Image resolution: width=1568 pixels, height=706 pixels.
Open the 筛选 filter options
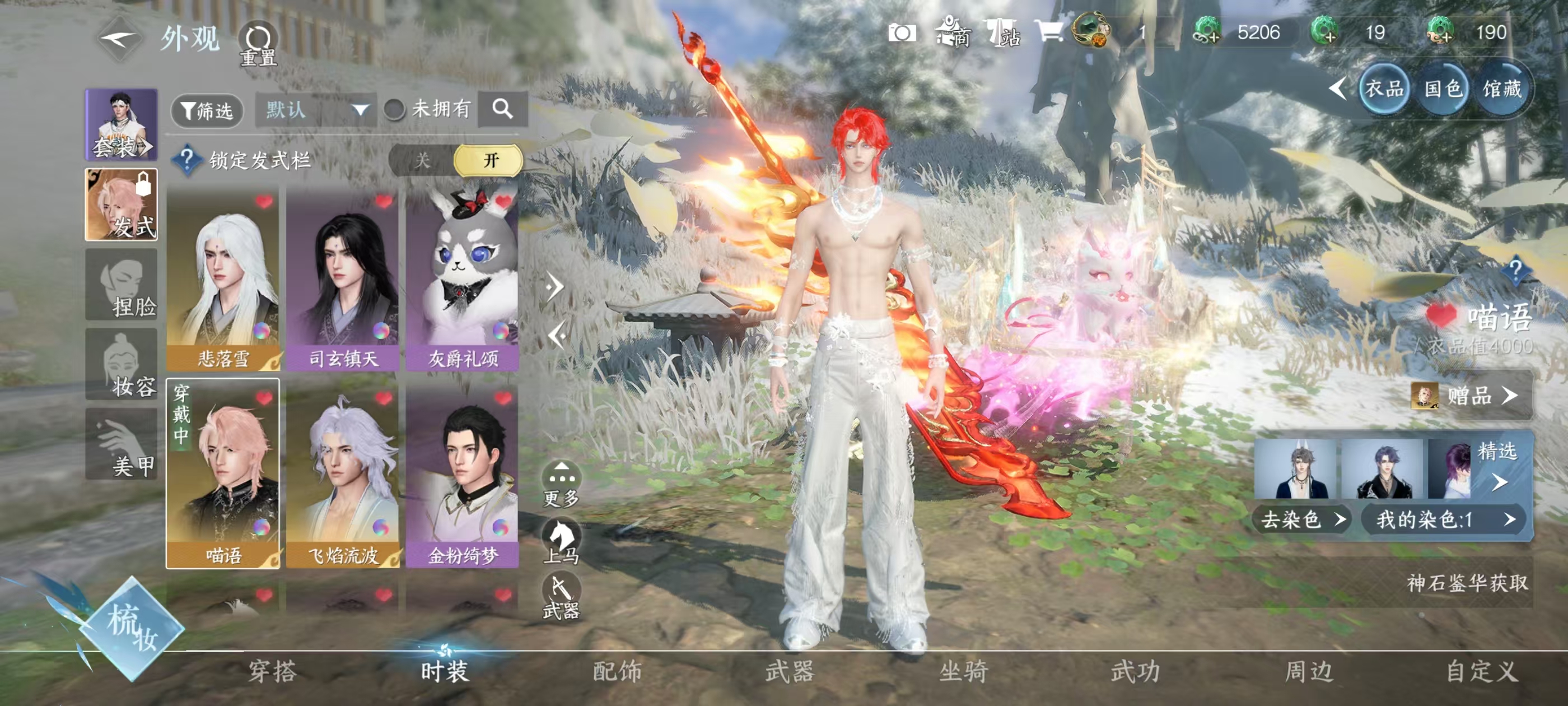(207, 111)
